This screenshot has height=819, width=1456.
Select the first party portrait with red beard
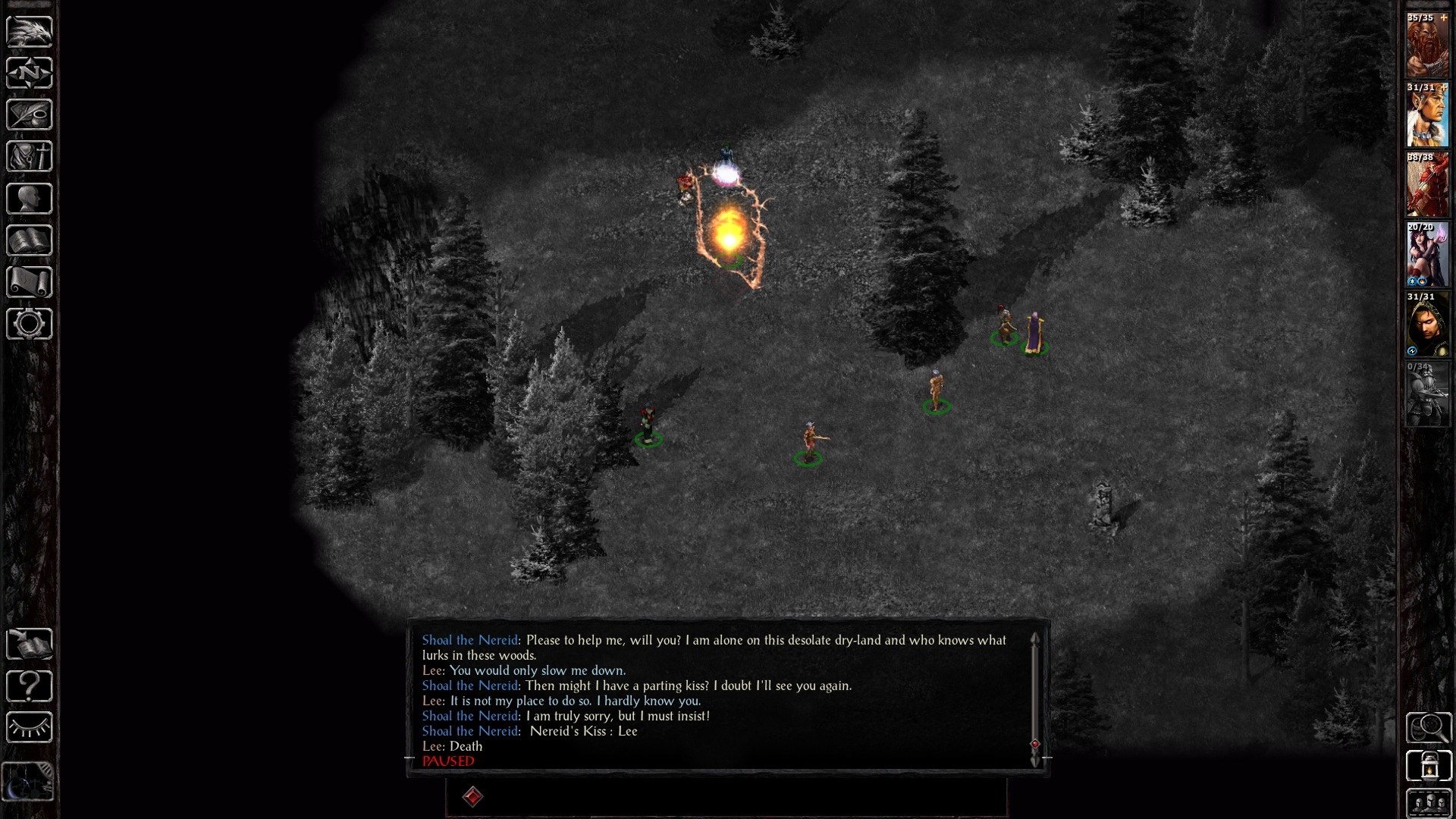[x=1427, y=45]
